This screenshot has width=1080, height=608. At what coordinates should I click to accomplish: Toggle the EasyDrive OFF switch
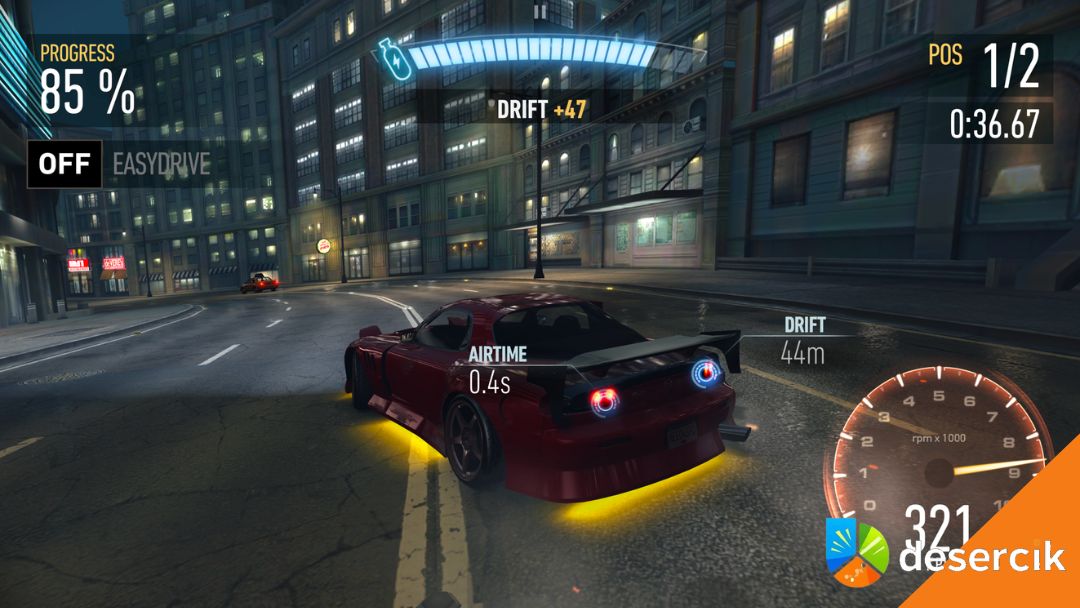65,164
